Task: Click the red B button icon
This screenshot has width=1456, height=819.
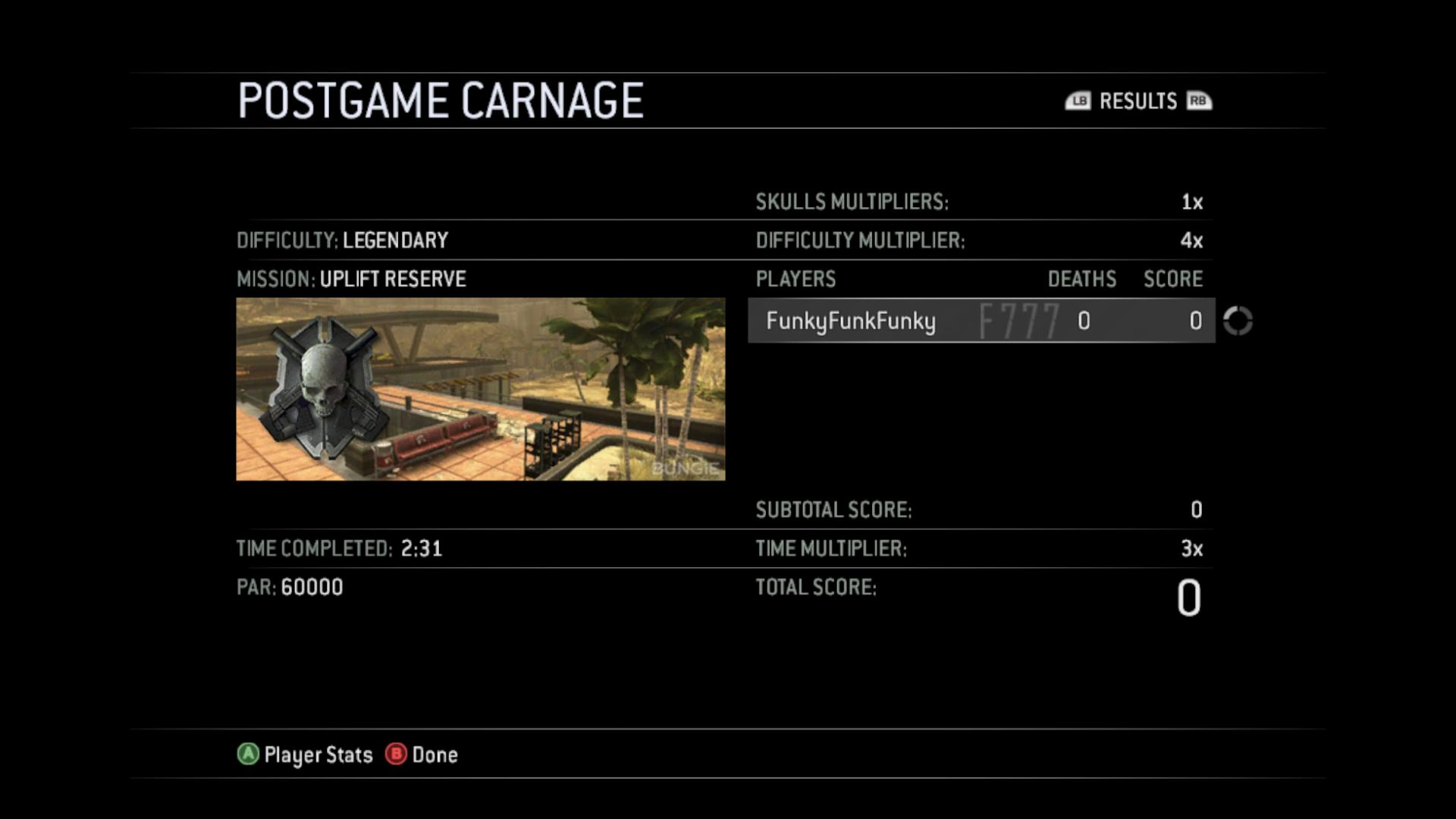Action: click(x=396, y=755)
